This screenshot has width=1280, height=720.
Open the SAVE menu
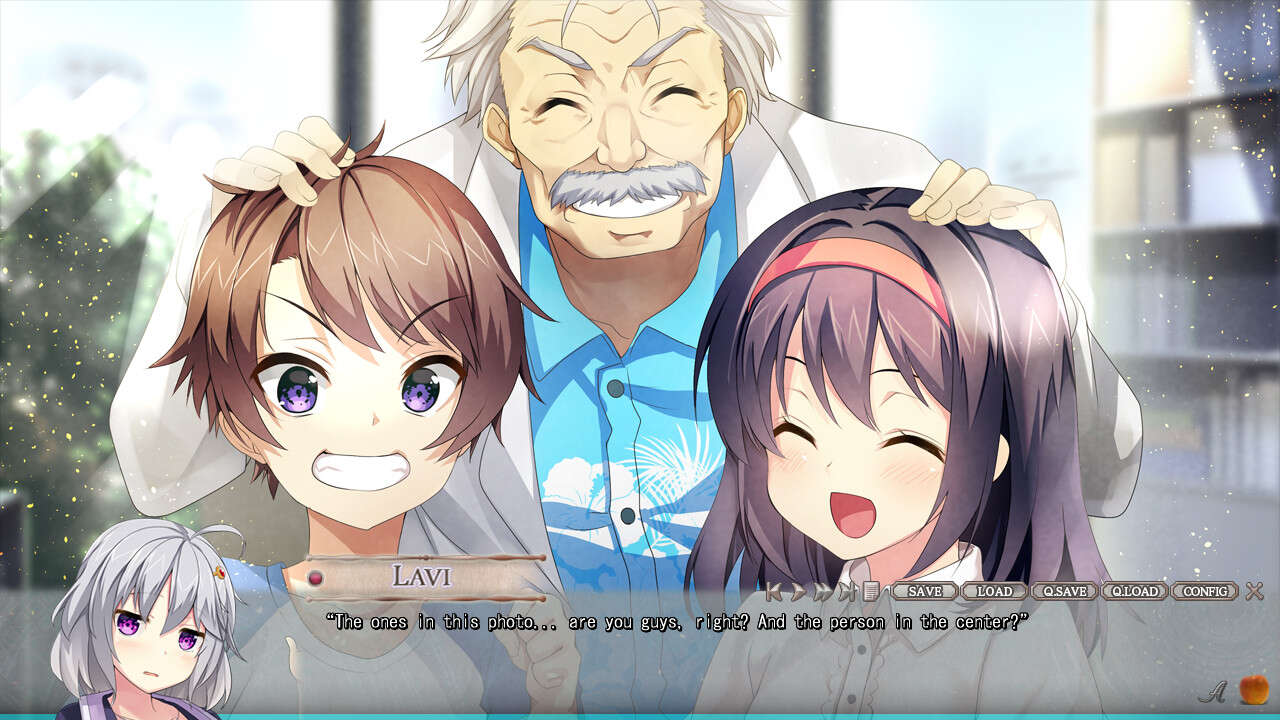coord(925,591)
